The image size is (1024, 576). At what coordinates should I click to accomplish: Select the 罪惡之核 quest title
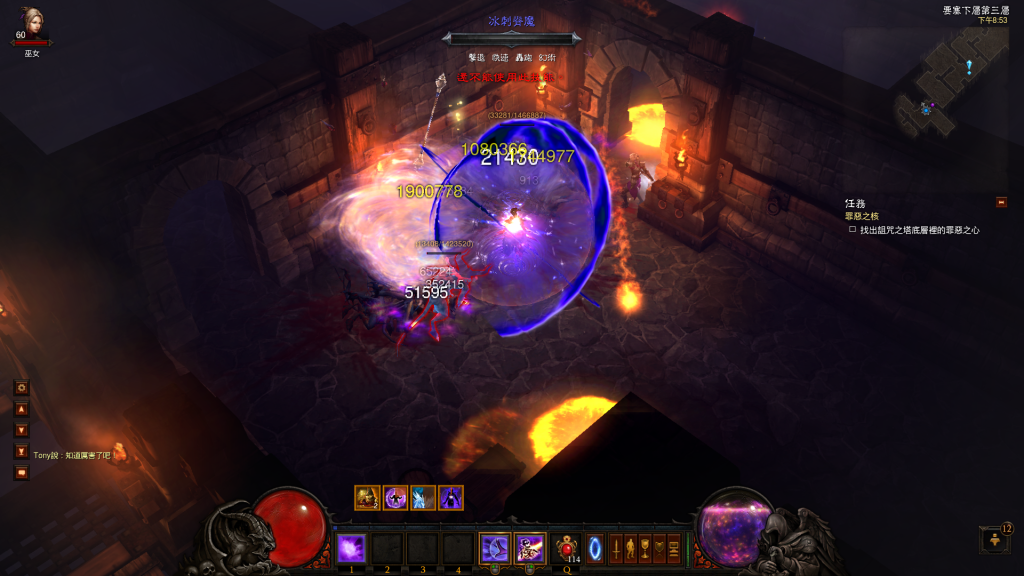[863, 216]
